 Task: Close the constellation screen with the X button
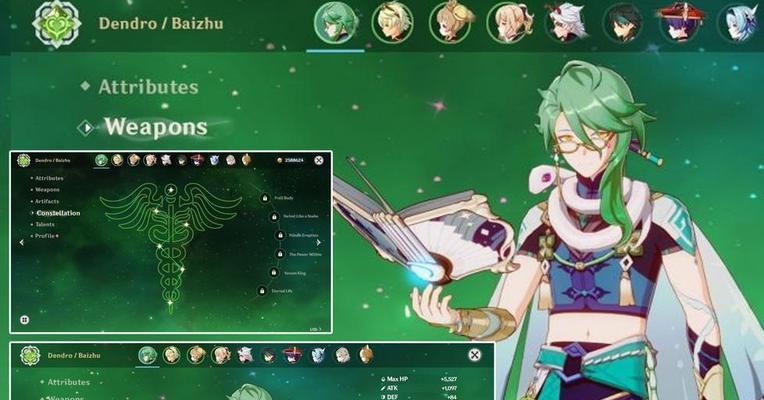319,160
